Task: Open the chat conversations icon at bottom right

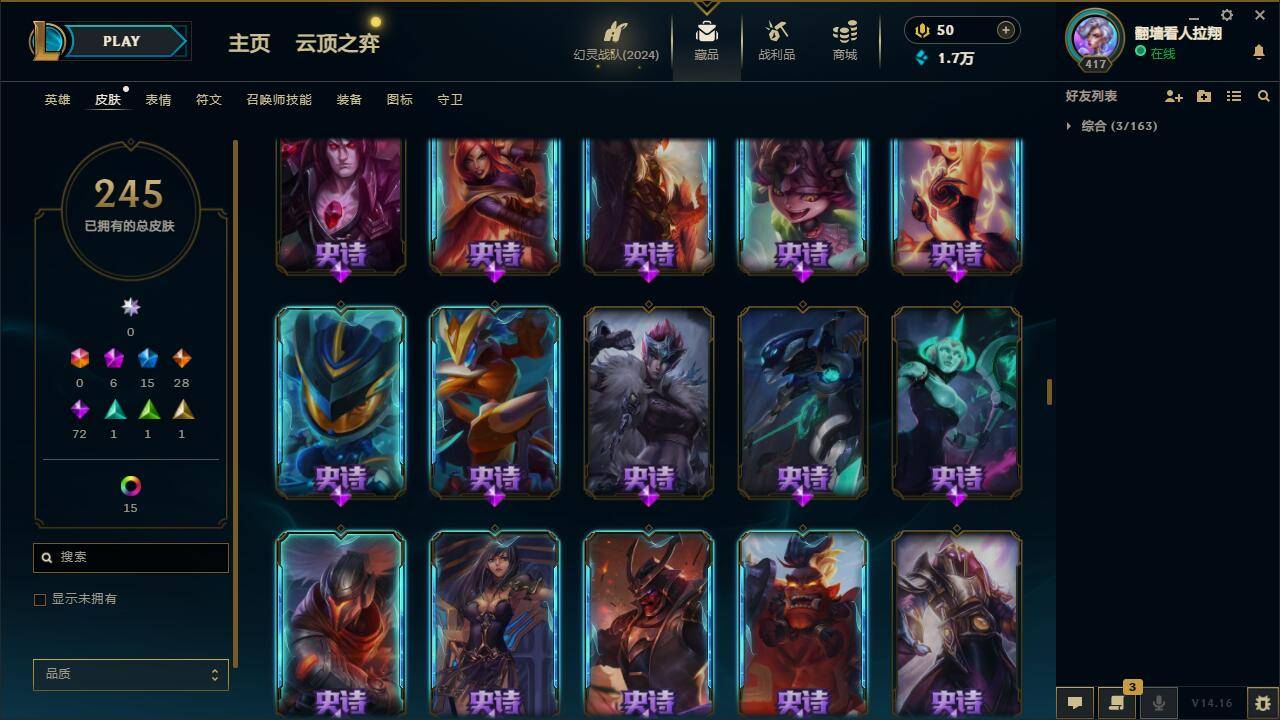Action: coord(1073,703)
